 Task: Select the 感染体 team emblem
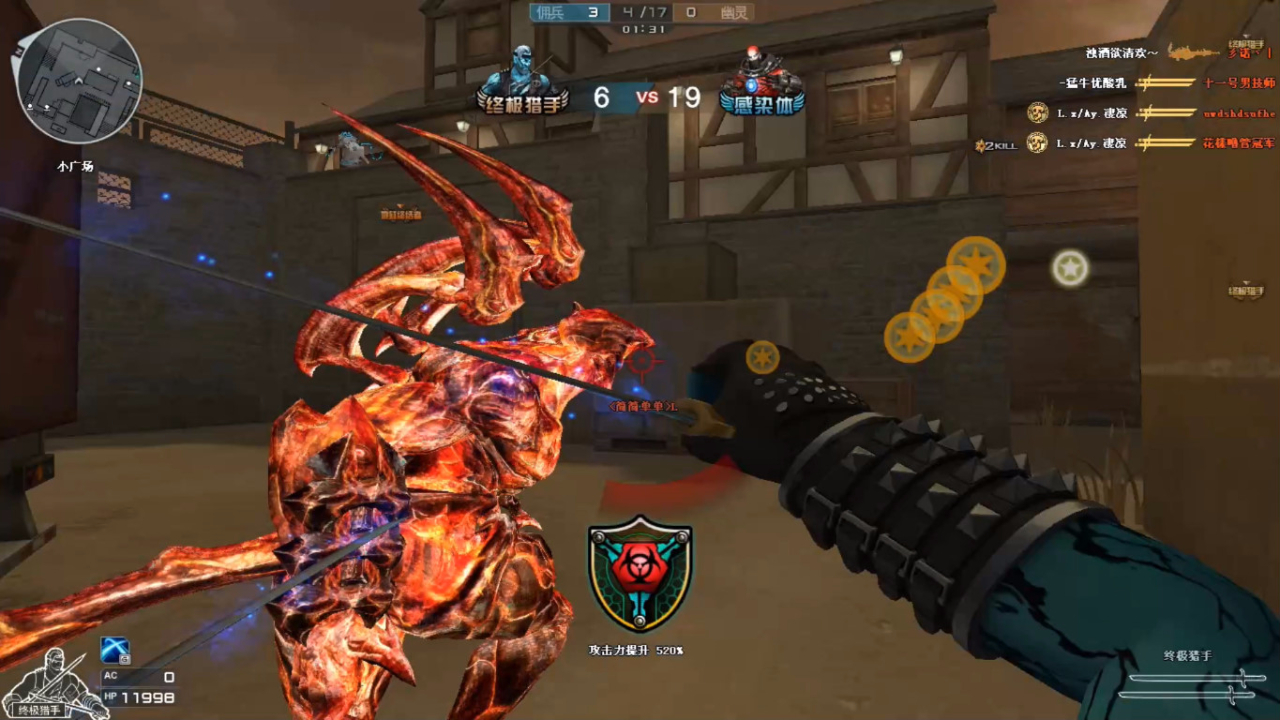coord(762,83)
